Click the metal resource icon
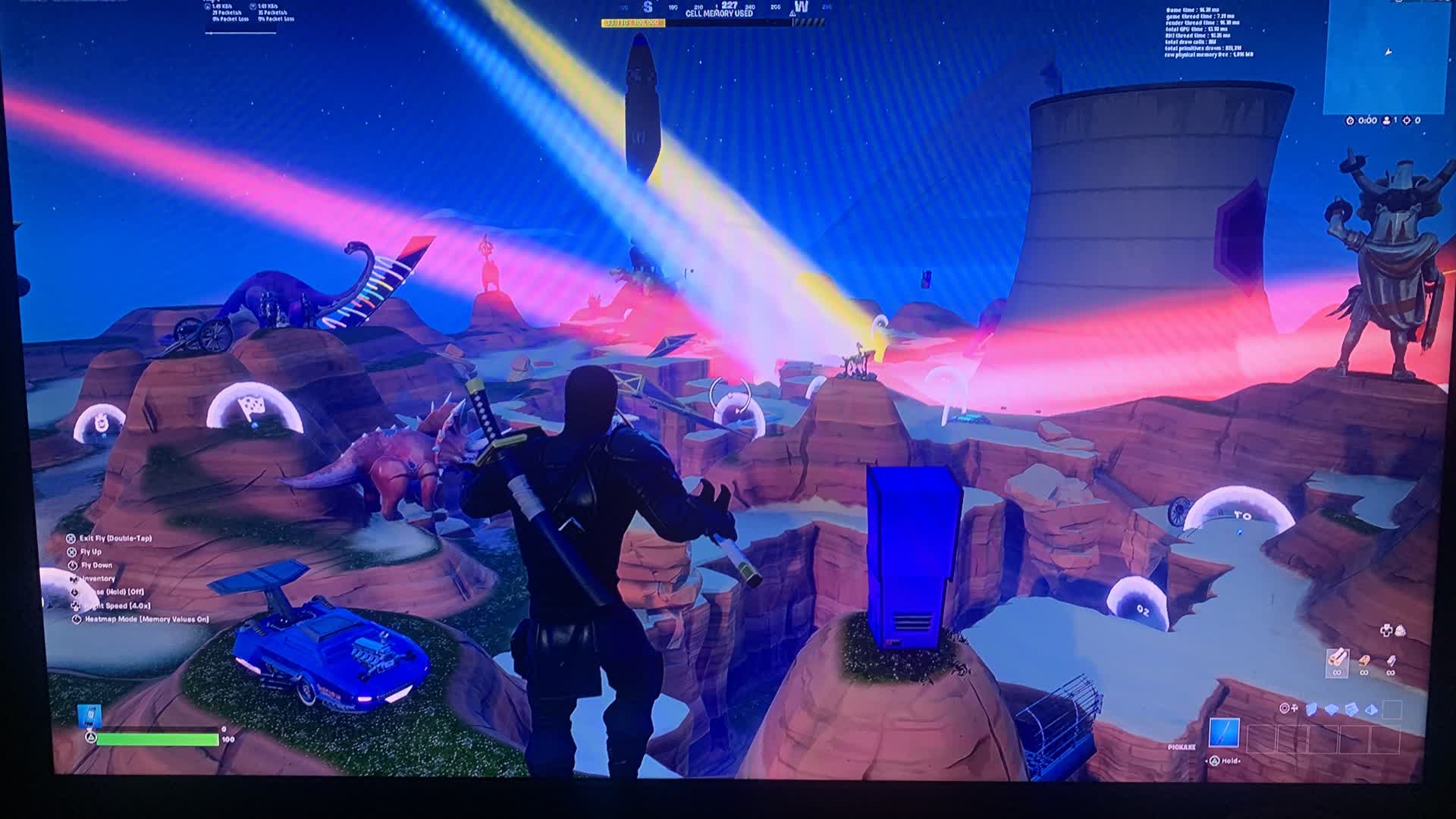The width and height of the screenshot is (1456, 819). (1391, 660)
